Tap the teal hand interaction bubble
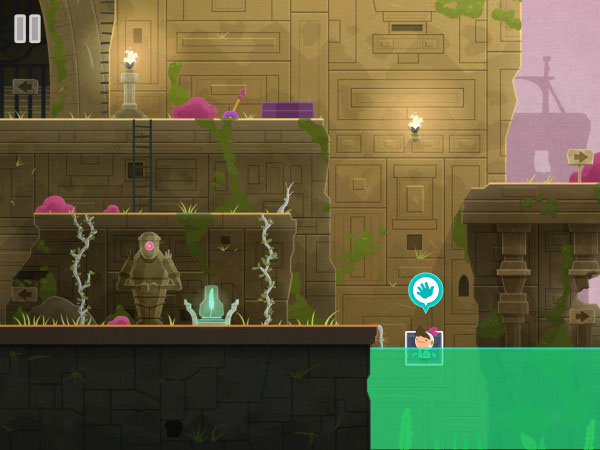The height and width of the screenshot is (450, 600). [x=425, y=291]
